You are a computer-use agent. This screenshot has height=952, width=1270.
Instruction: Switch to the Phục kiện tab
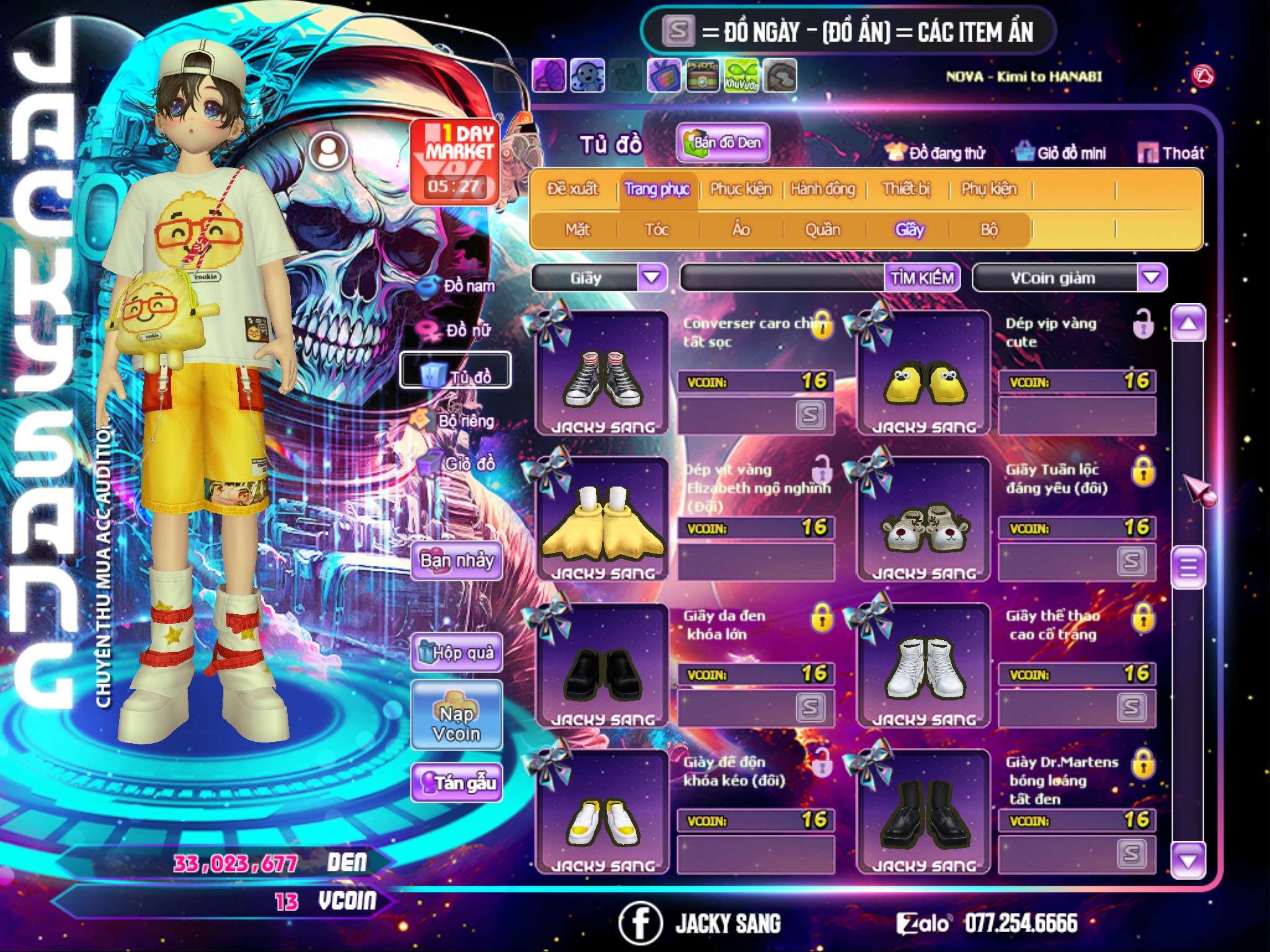(740, 189)
